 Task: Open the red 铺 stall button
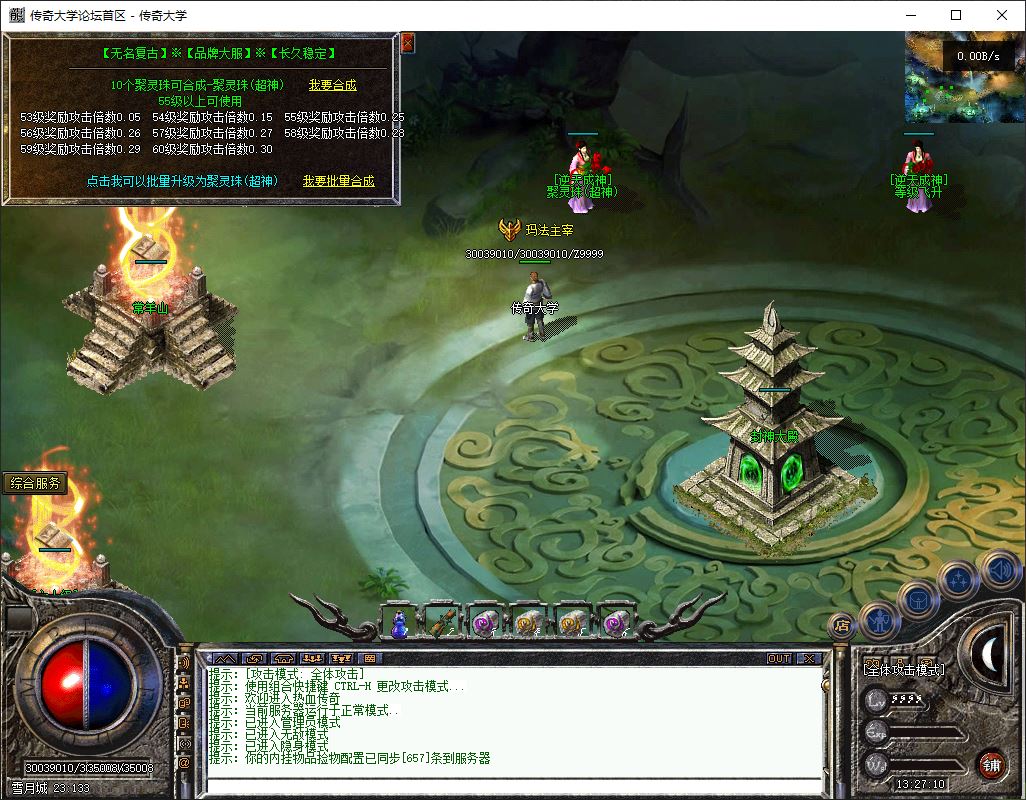991,764
